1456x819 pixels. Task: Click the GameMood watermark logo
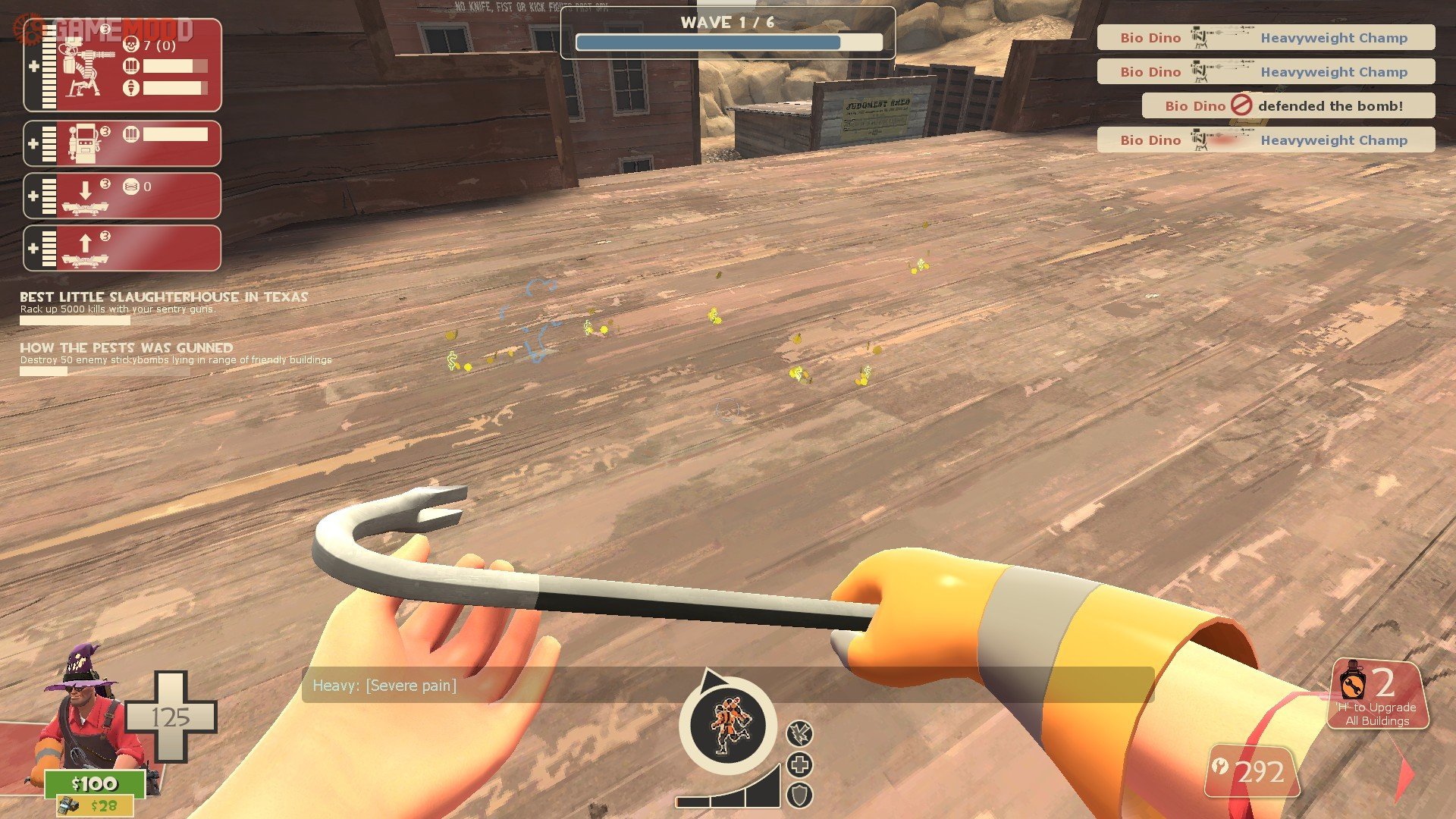click(x=106, y=30)
